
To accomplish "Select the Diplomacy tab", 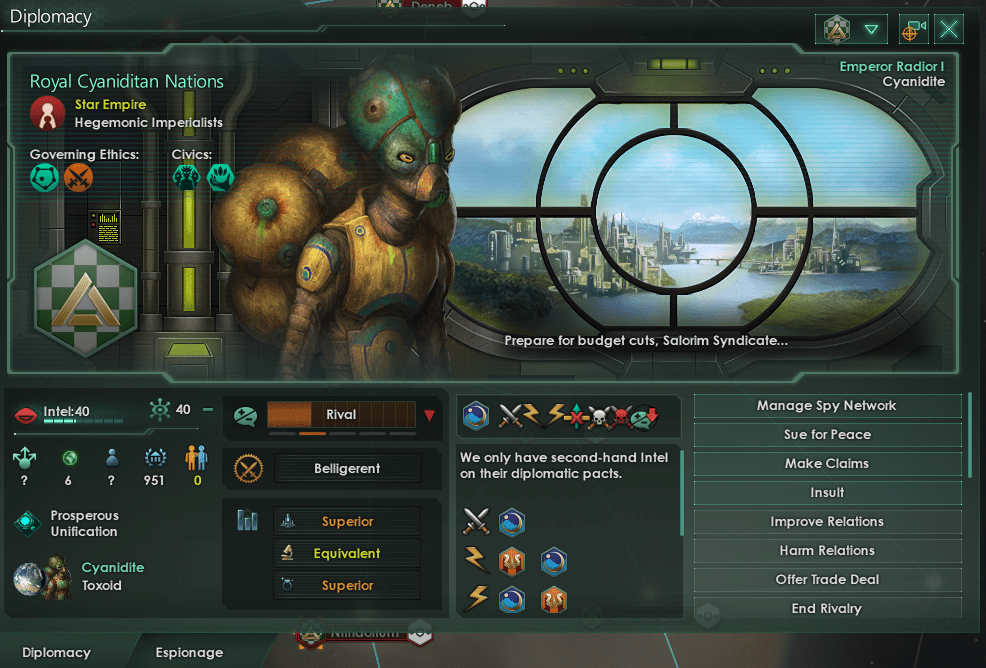I will point(56,653).
